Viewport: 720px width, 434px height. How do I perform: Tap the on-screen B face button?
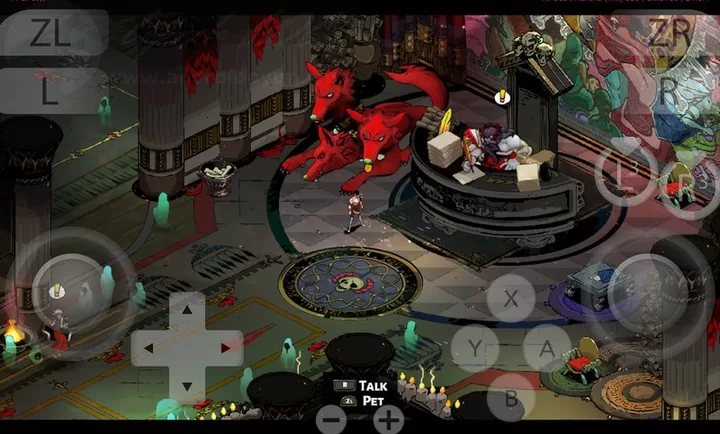point(511,396)
